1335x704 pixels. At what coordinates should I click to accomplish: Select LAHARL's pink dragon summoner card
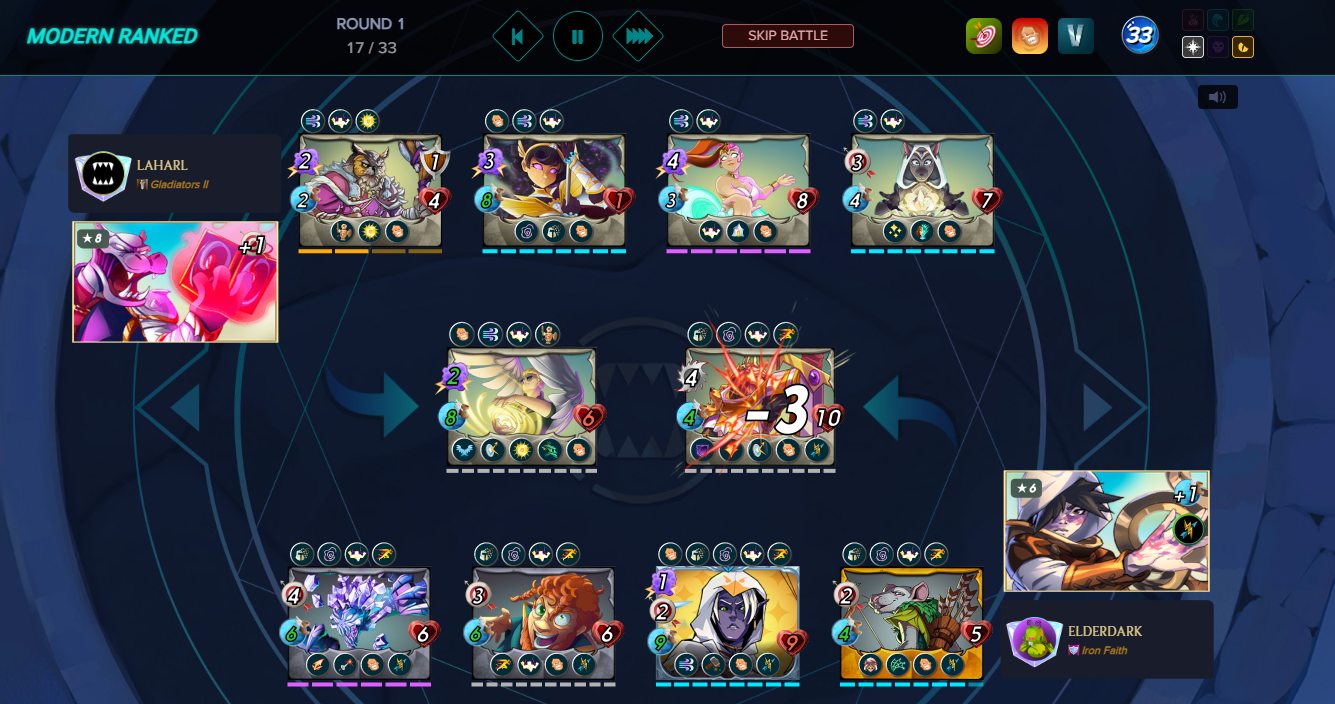175,282
